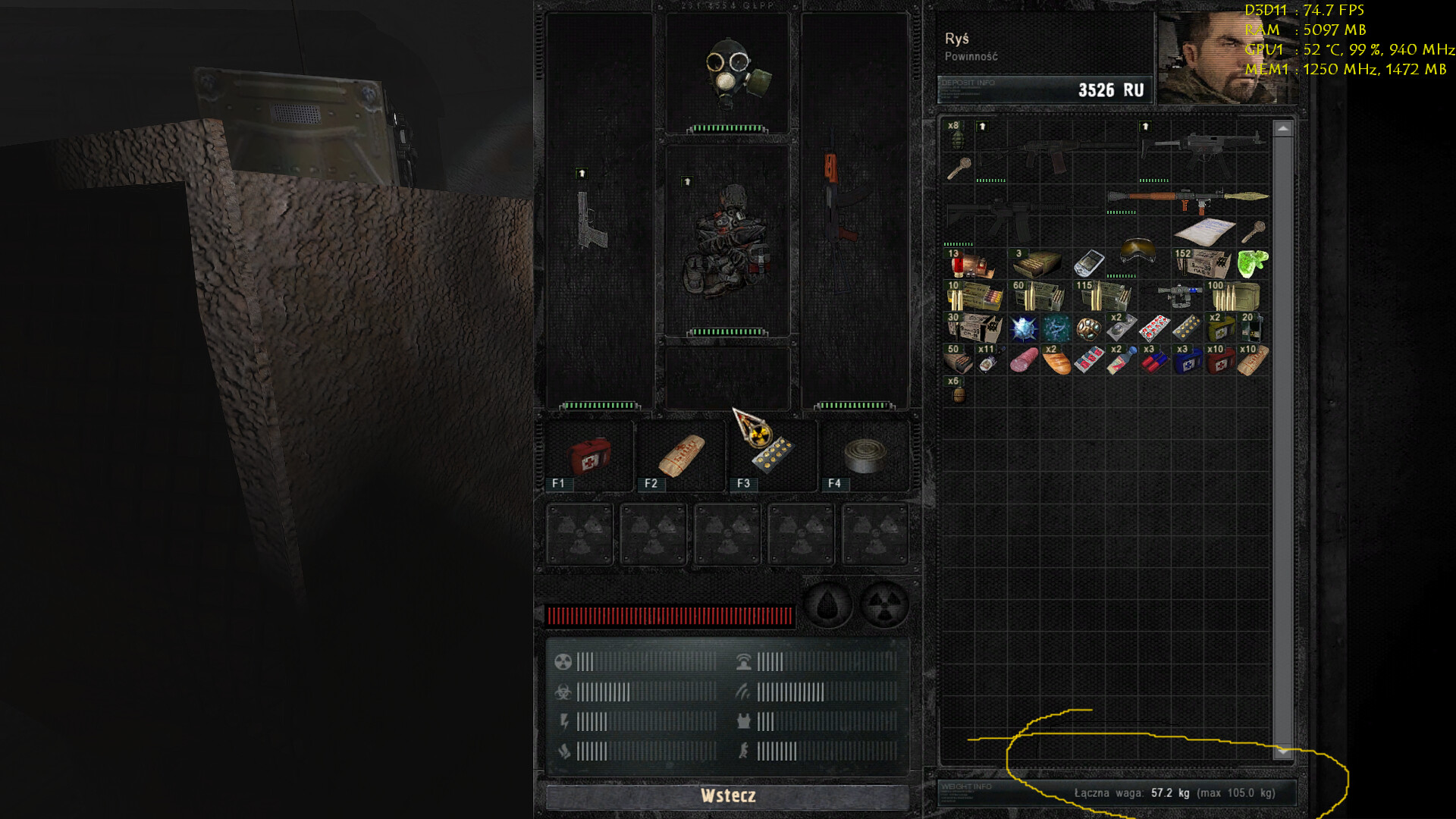Pick the loaf of bread in inventory
The height and width of the screenshot is (819, 1456).
click(x=1056, y=361)
